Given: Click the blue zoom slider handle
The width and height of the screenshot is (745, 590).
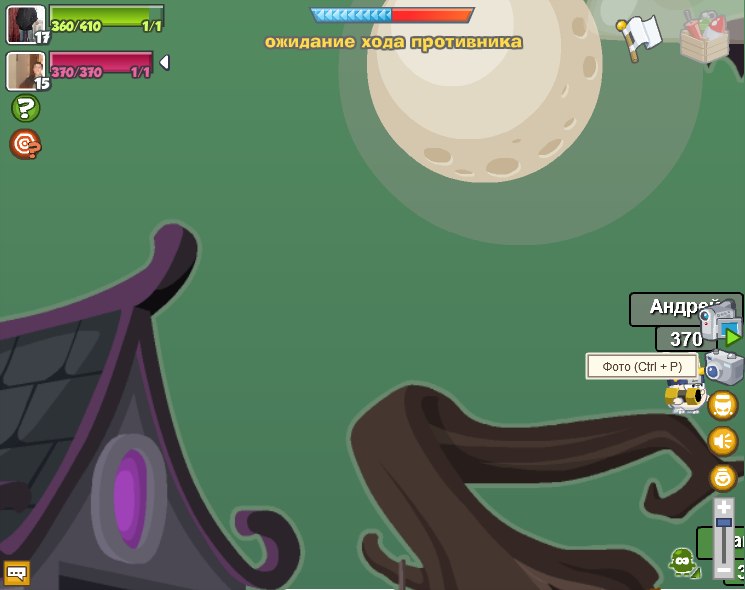Looking at the screenshot, I should click(724, 523).
